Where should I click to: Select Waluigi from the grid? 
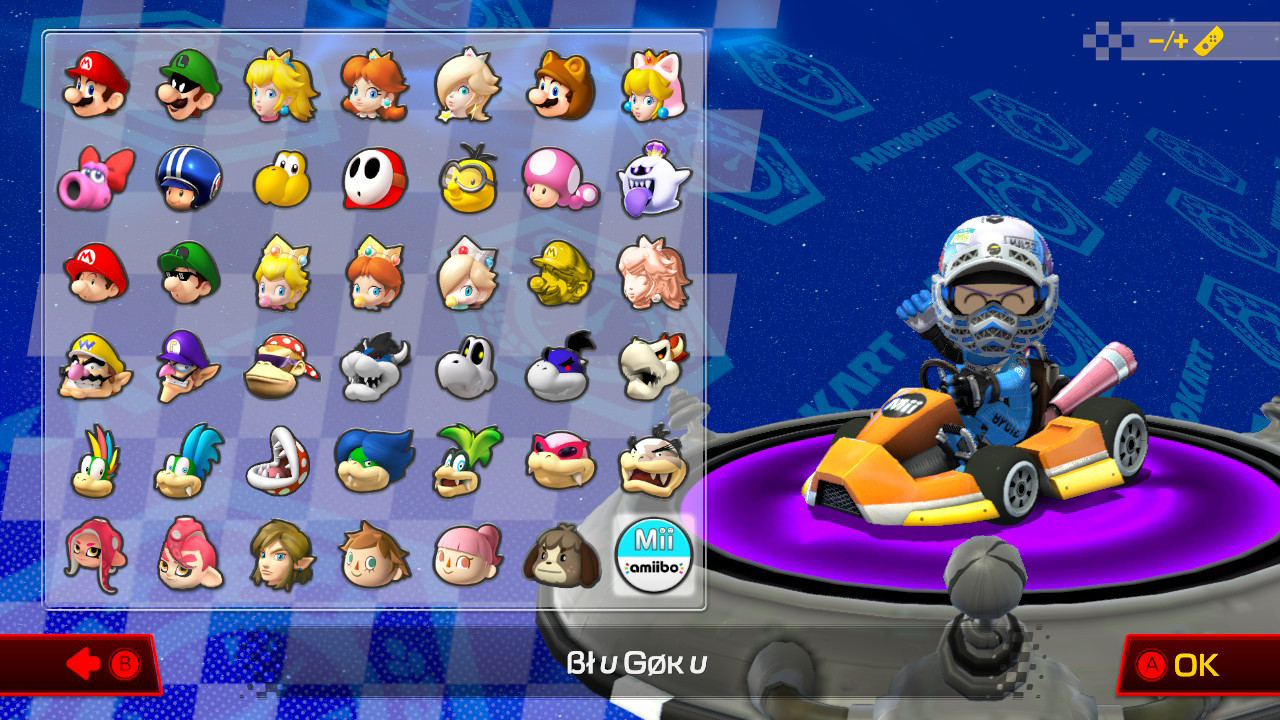tap(187, 368)
